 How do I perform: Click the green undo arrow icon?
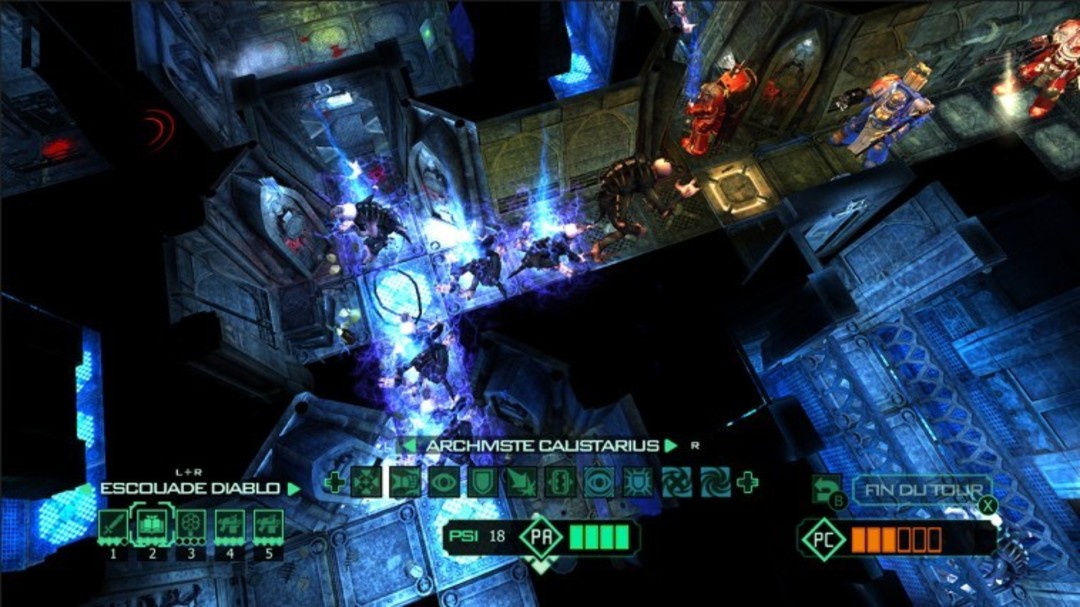point(827,487)
